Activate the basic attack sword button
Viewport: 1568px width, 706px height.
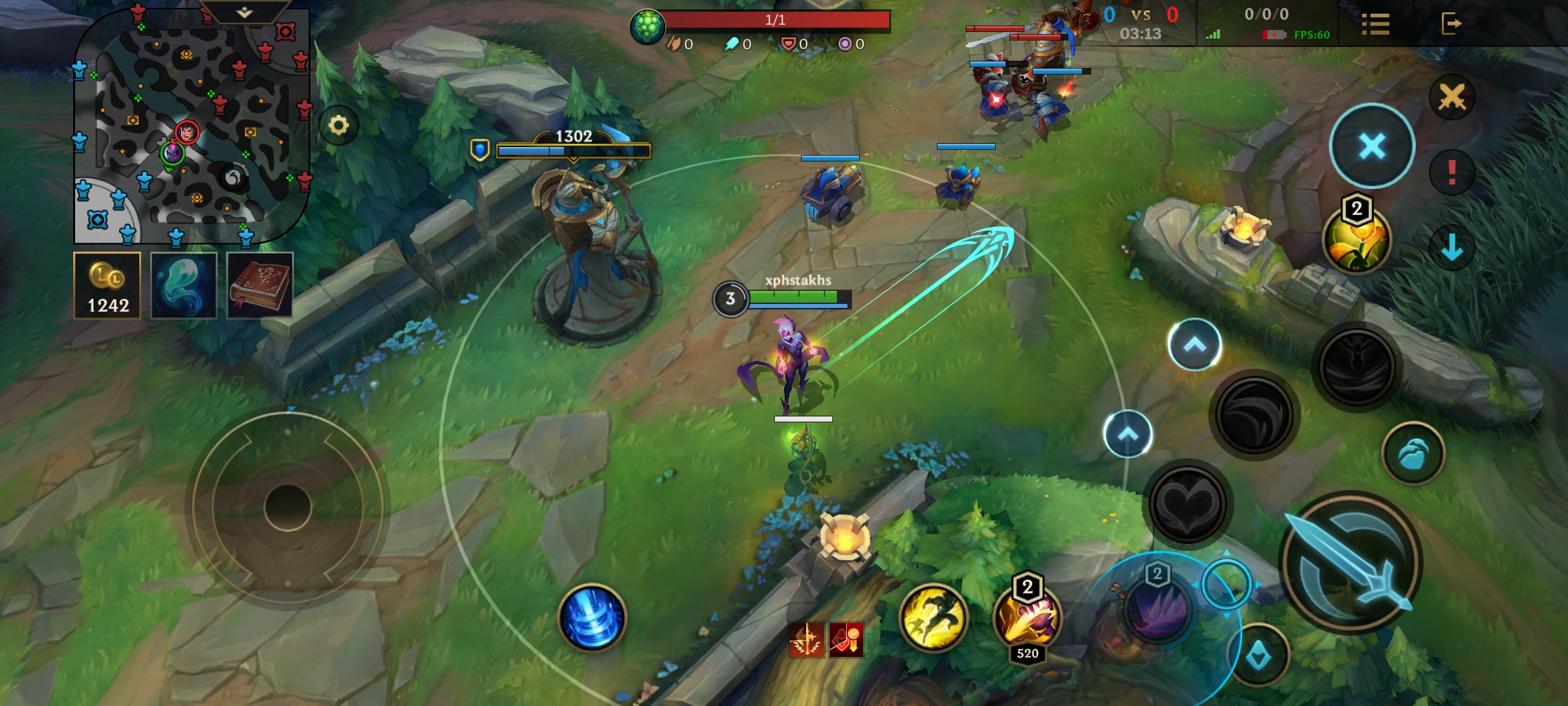pos(1350,562)
